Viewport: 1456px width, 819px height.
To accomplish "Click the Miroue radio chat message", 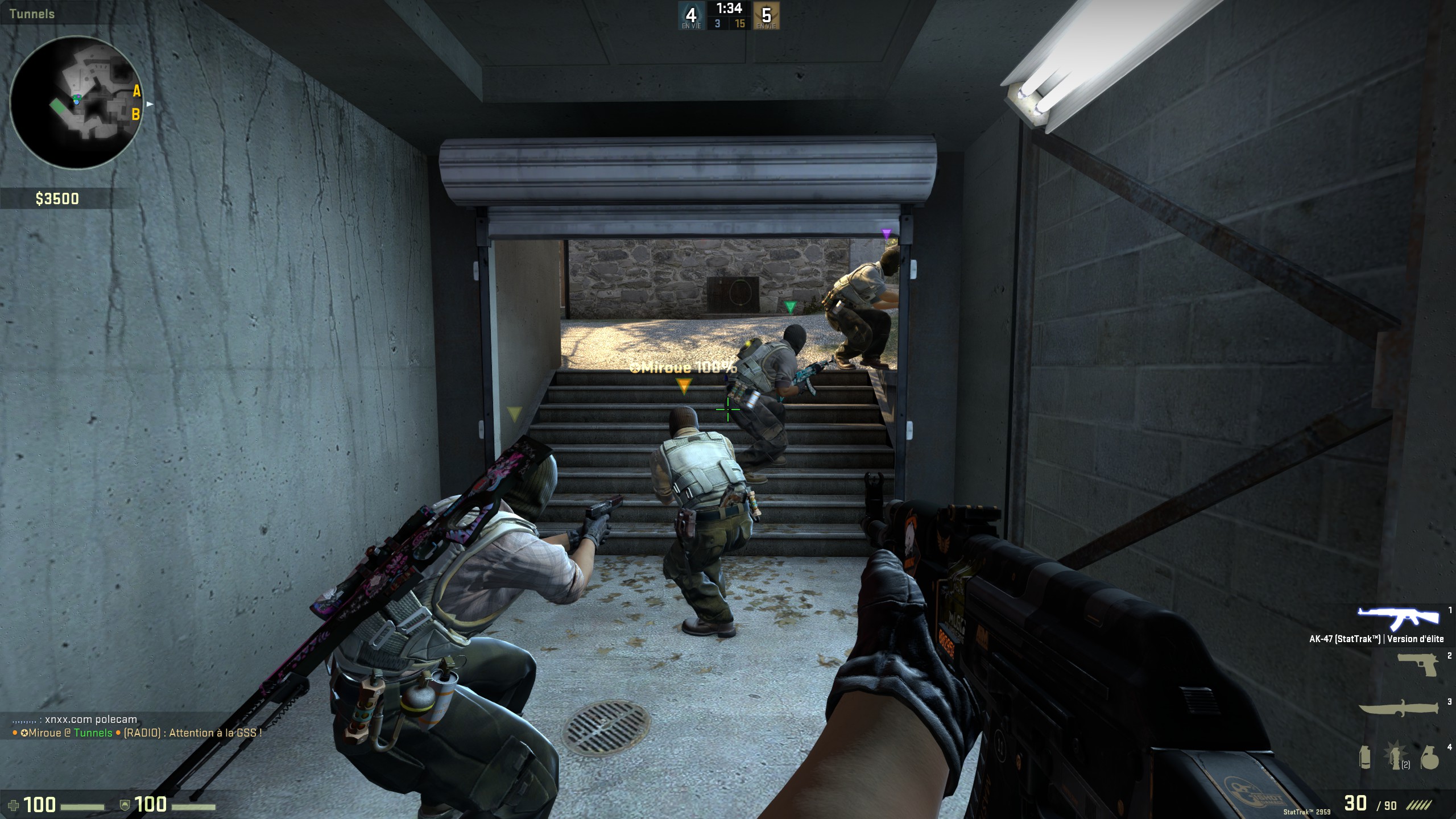I will click(136, 733).
